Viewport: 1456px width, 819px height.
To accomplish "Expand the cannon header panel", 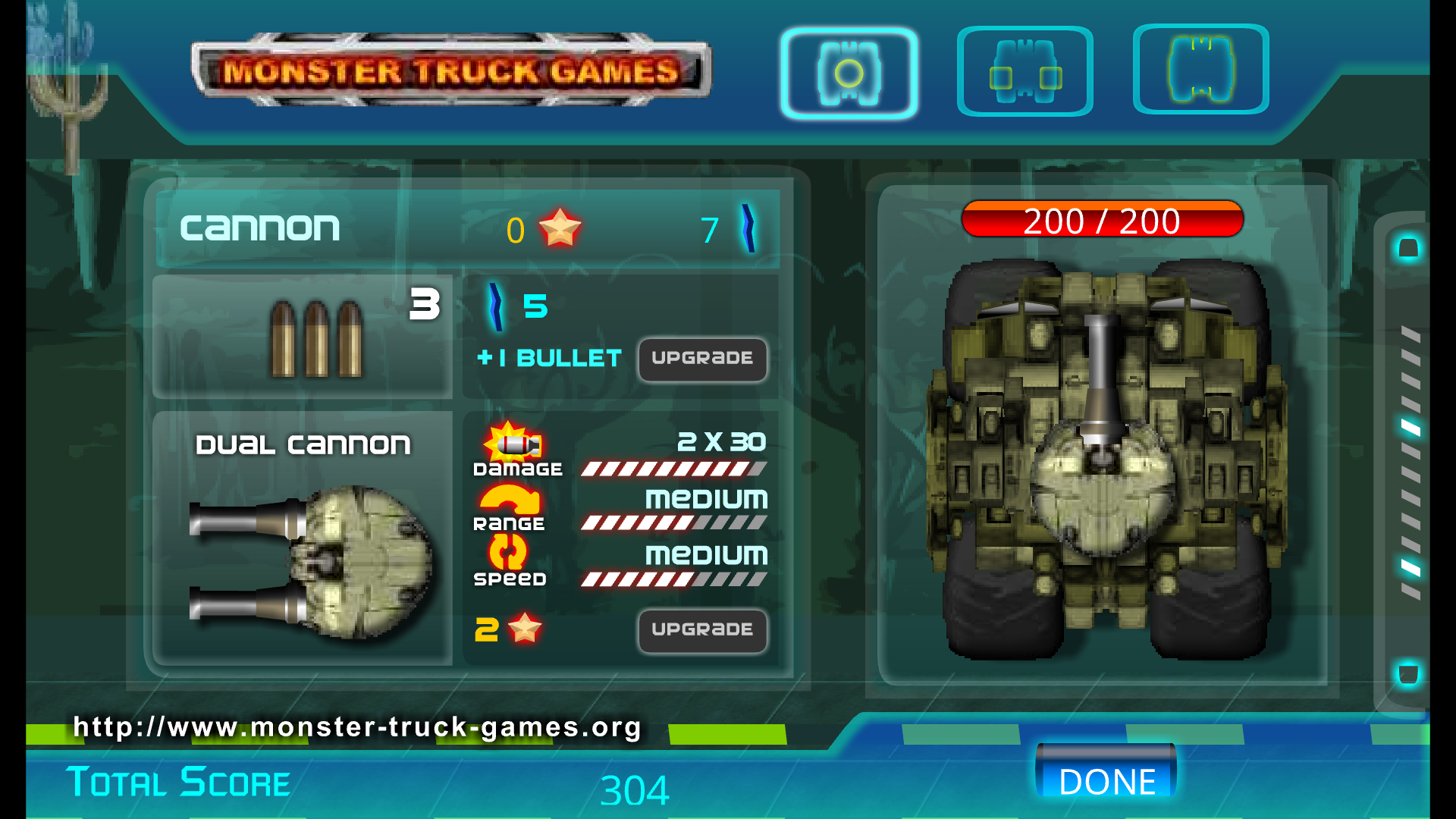I will coord(463,226).
